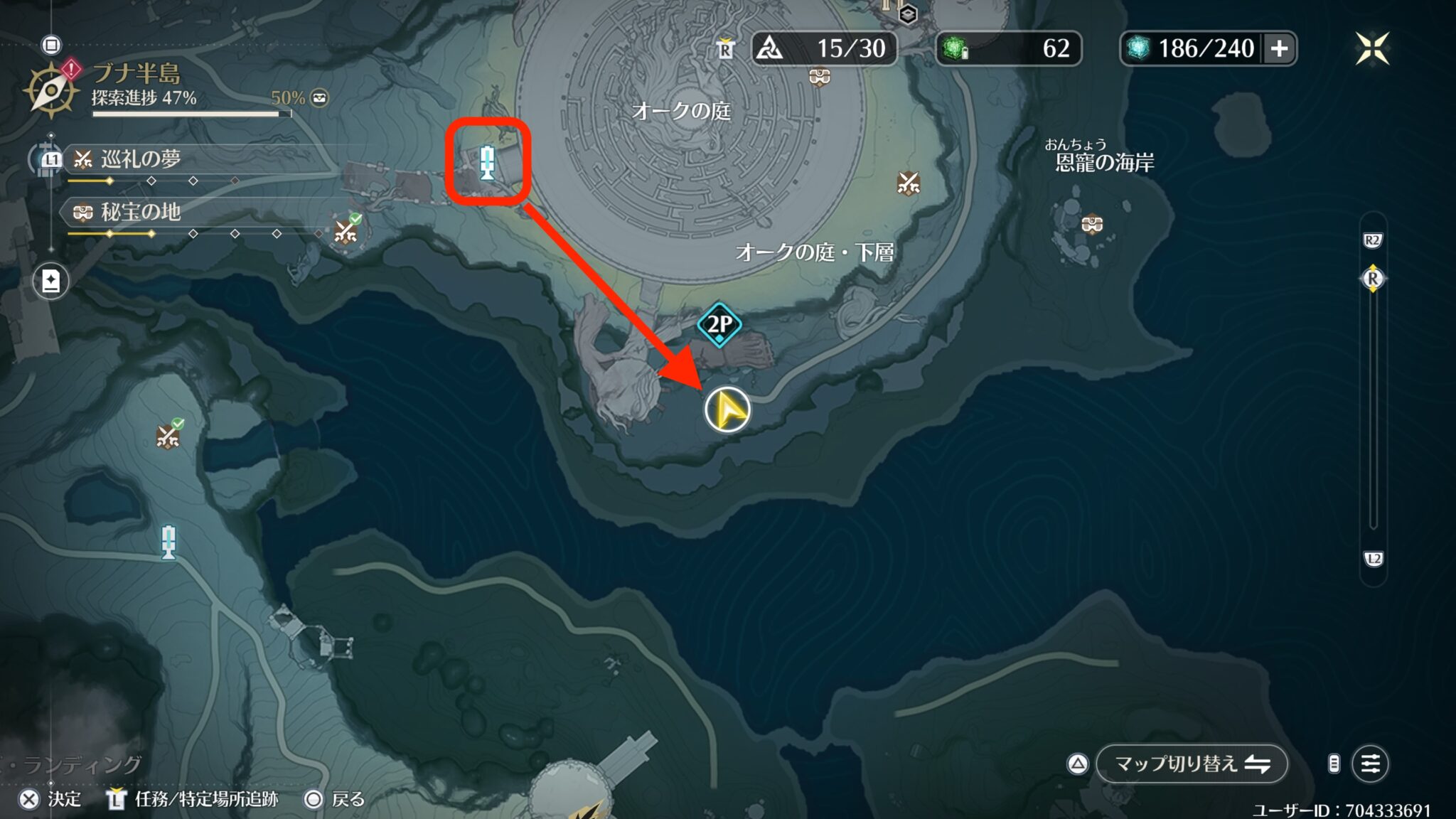Switch maps with マップ切り替え button

(x=1192, y=764)
